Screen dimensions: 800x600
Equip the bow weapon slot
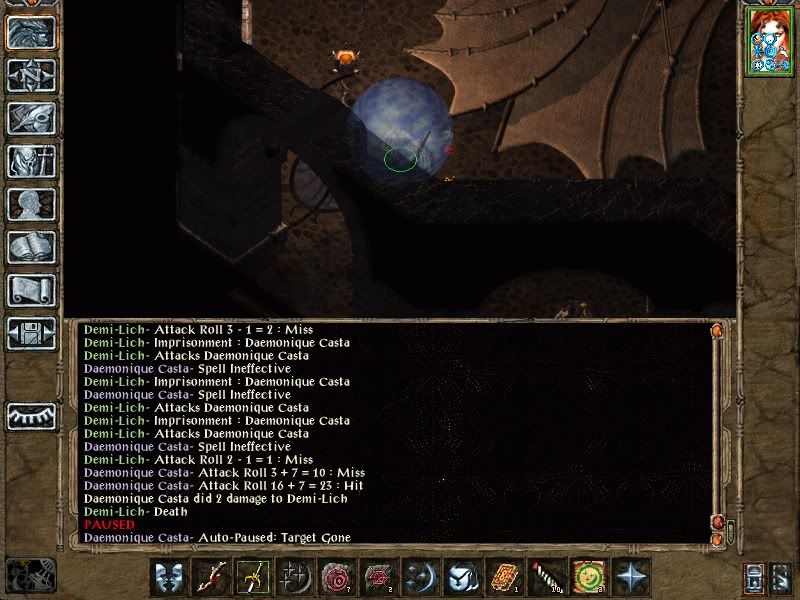(212, 578)
